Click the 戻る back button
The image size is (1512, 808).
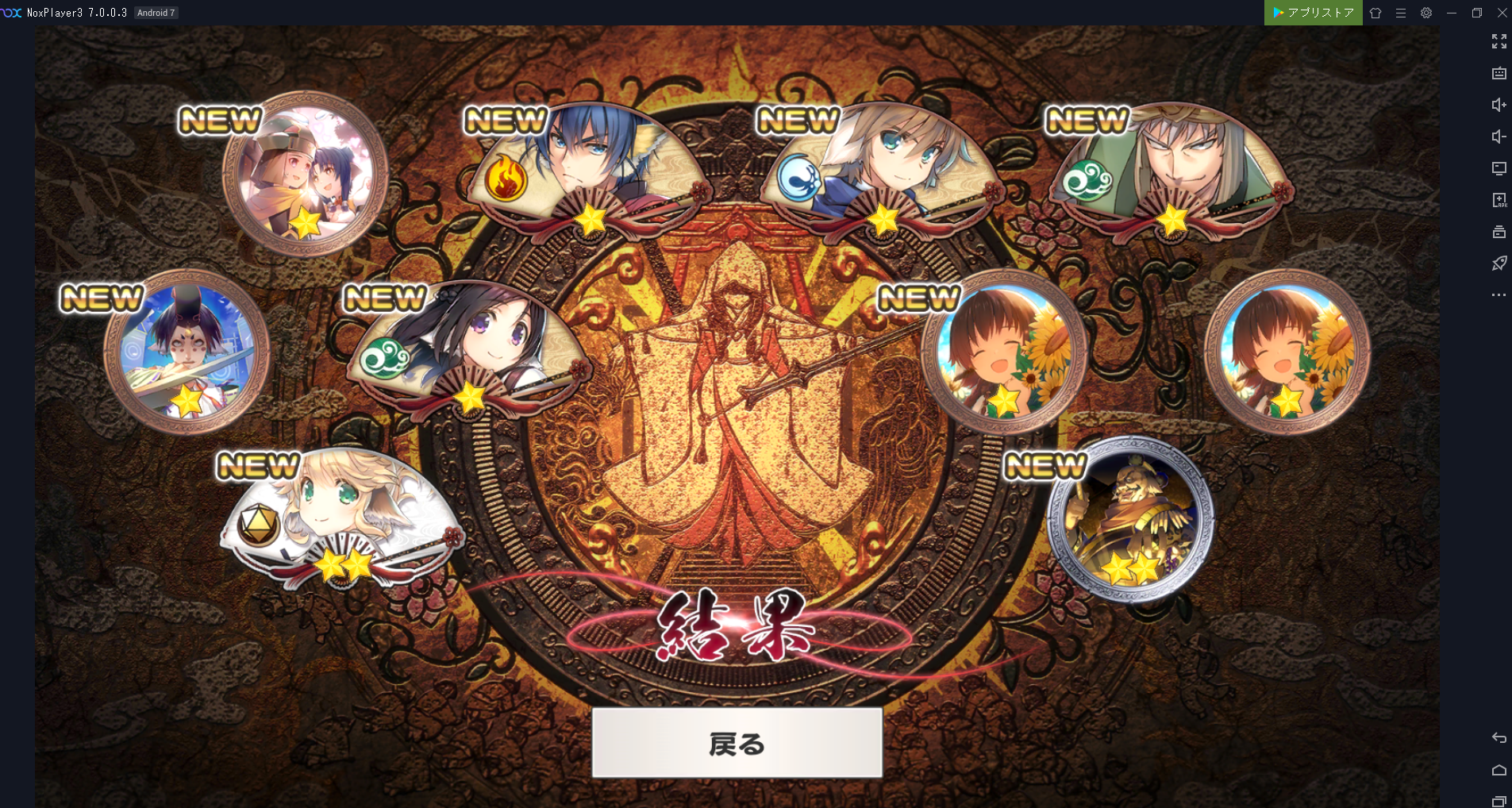tap(737, 743)
